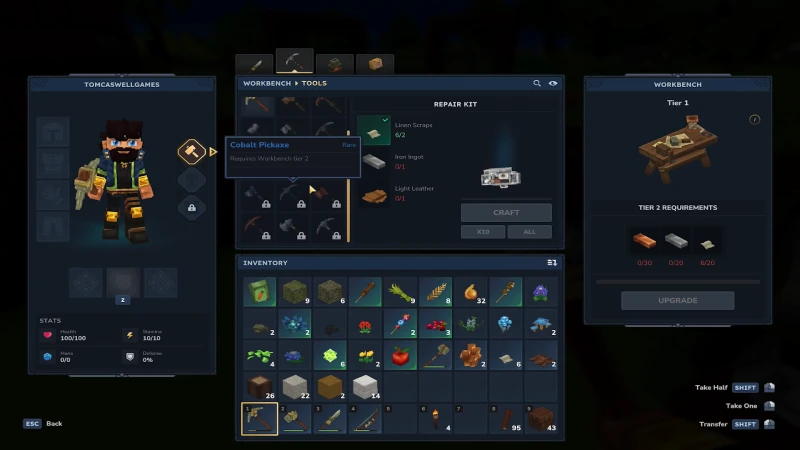Switch to the furnace-block crafting tab
Viewport: 800px width, 450px height.
334,64
